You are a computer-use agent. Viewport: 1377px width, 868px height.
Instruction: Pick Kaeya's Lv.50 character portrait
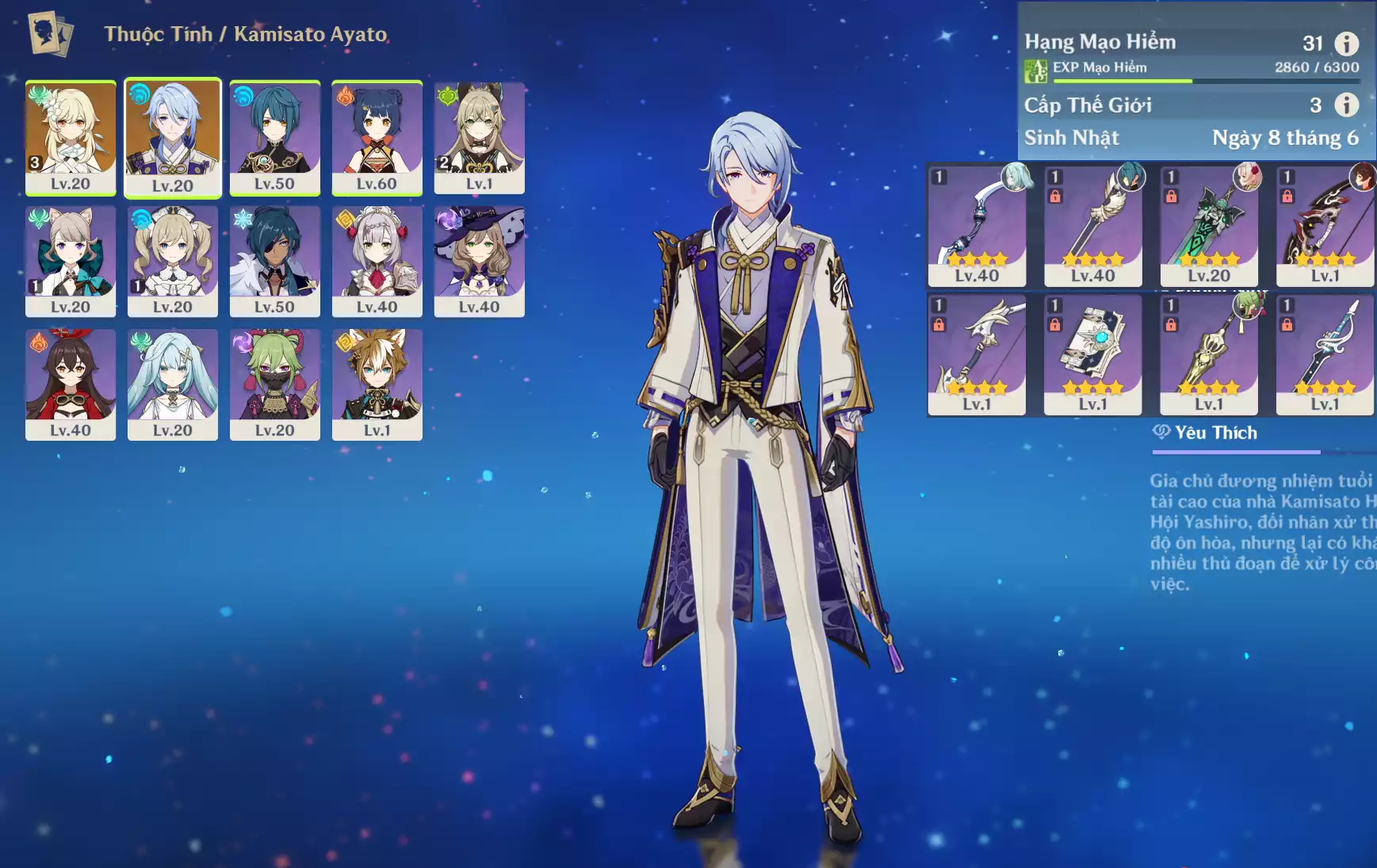tap(274, 261)
